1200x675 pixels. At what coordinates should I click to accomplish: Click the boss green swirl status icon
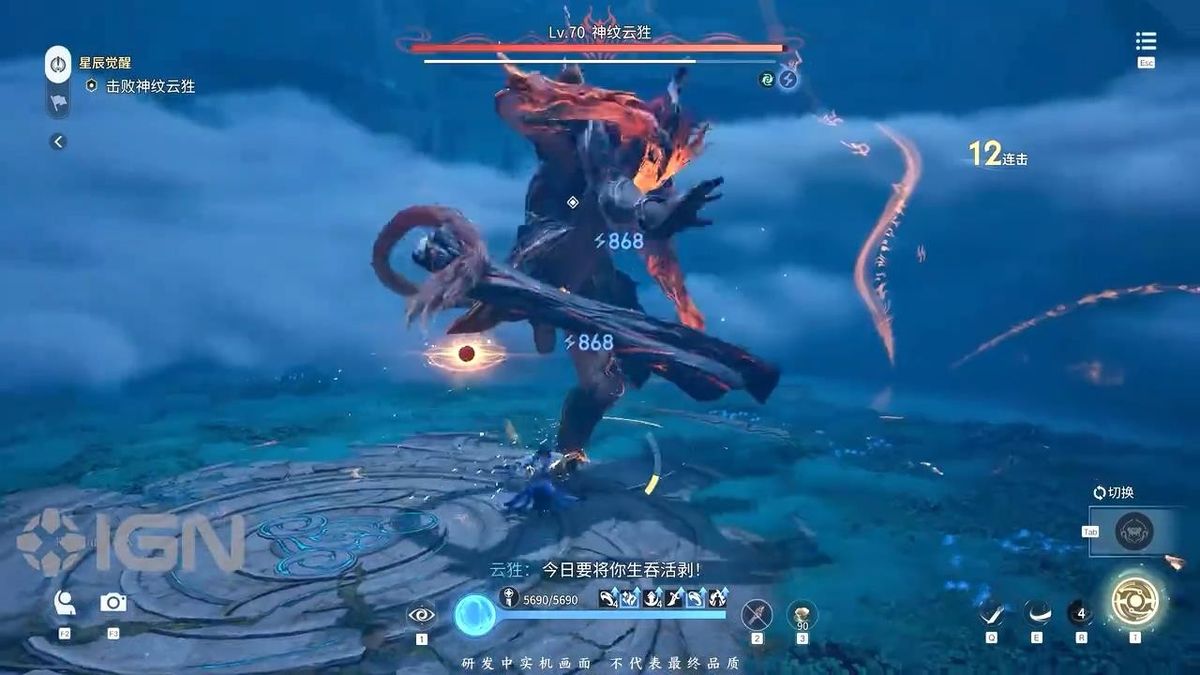pos(767,79)
